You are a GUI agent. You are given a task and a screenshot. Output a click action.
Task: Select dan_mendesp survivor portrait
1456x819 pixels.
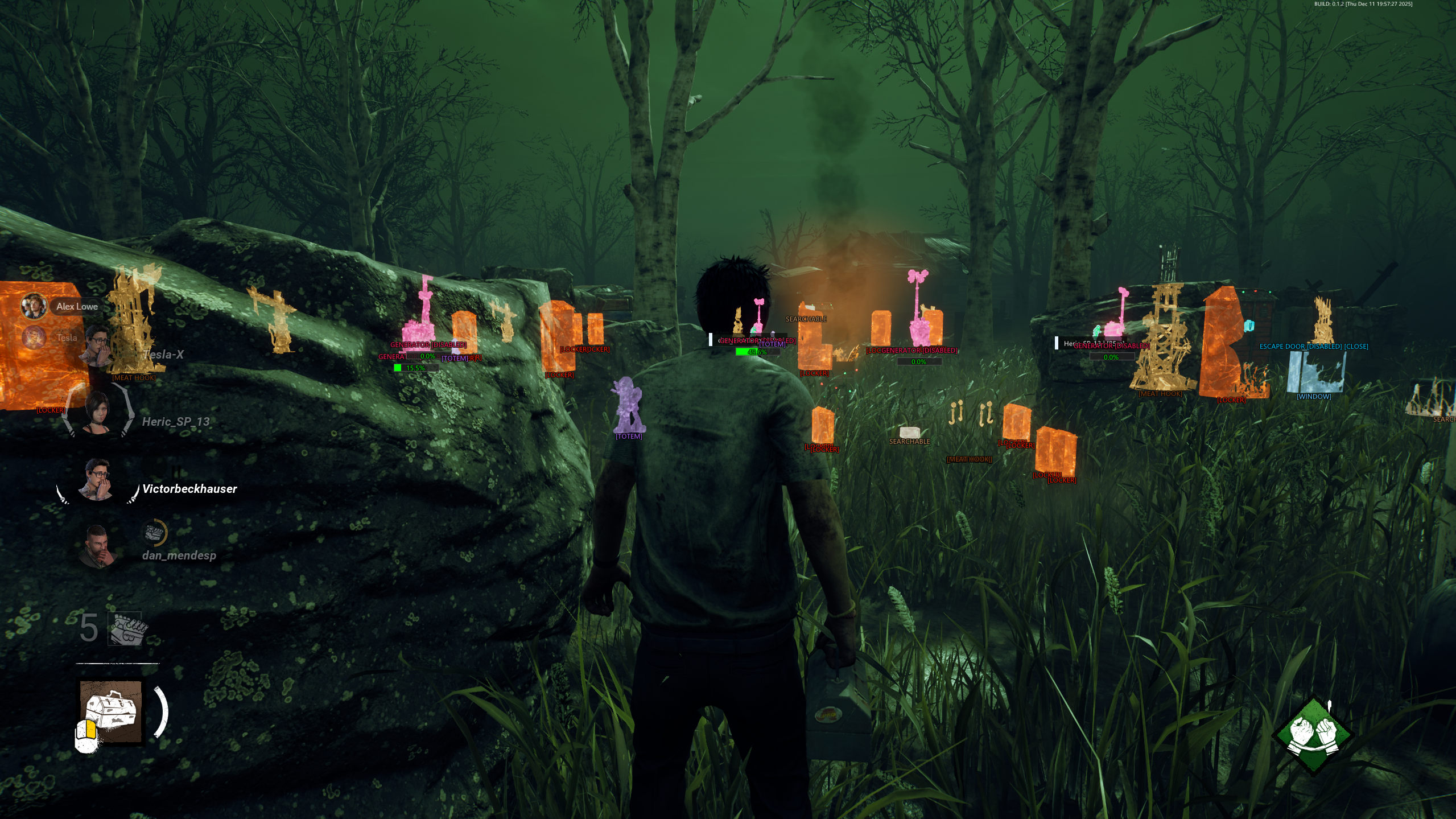click(98, 547)
